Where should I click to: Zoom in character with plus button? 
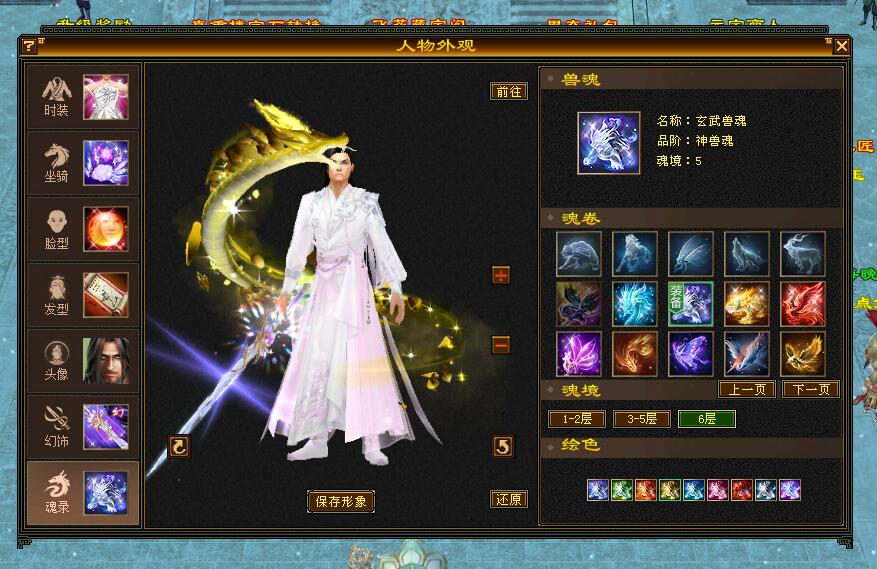[501, 275]
